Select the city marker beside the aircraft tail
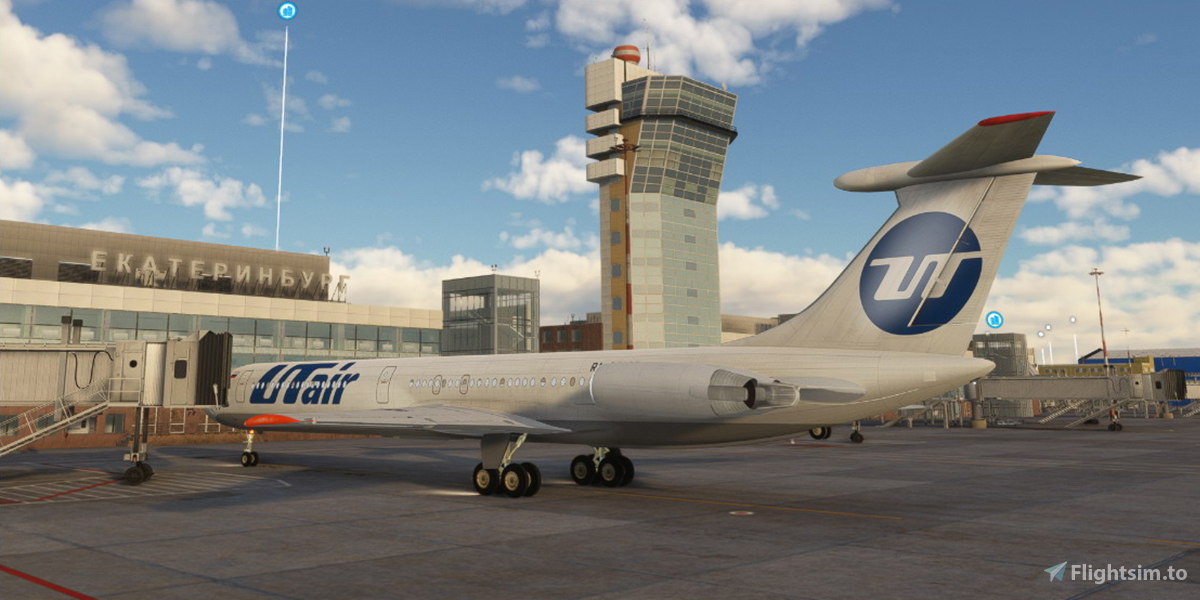 coord(994,320)
